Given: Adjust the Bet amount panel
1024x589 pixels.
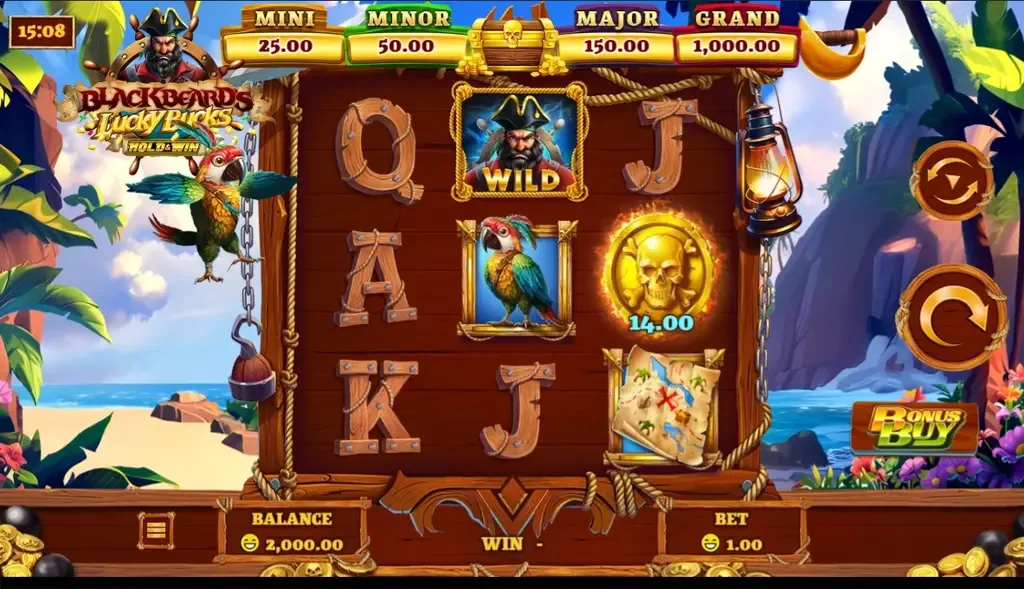Looking at the screenshot, I should click(x=733, y=532).
